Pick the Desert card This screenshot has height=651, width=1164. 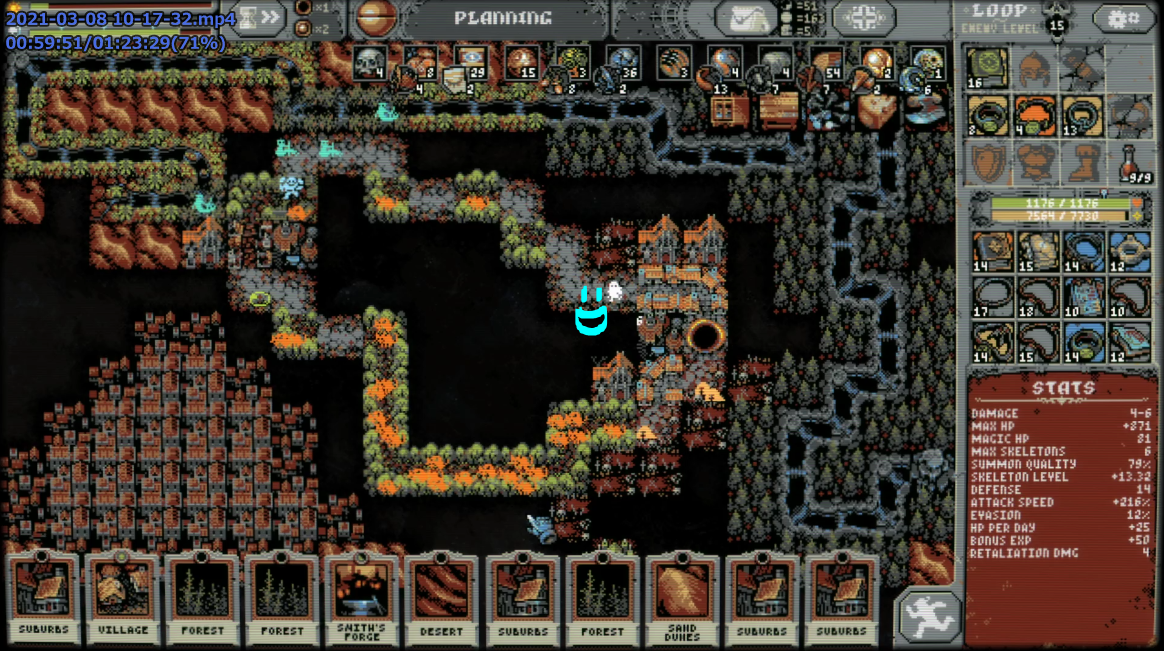pos(442,597)
